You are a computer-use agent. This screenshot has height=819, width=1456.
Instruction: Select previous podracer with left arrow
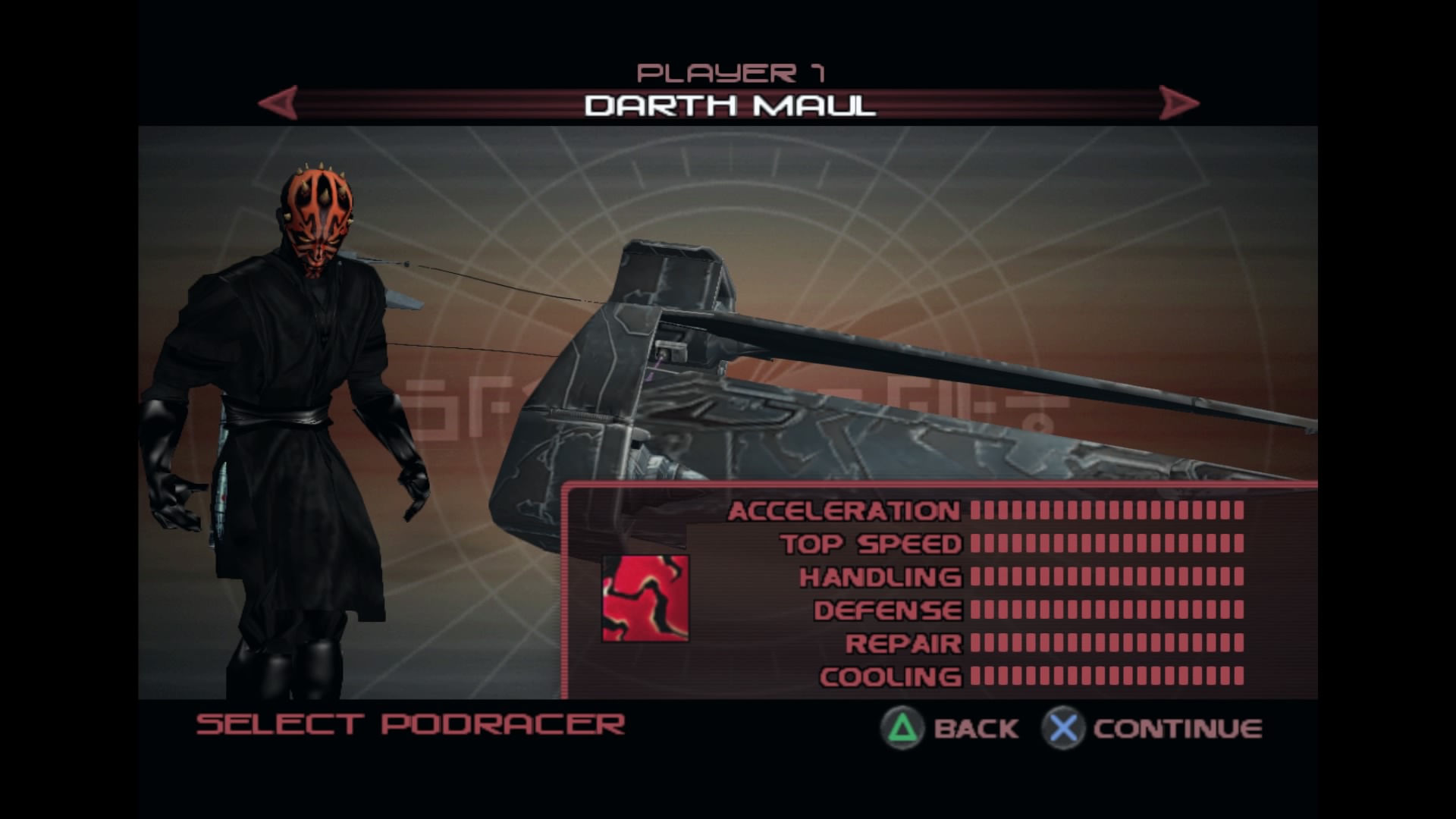(278, 102)
